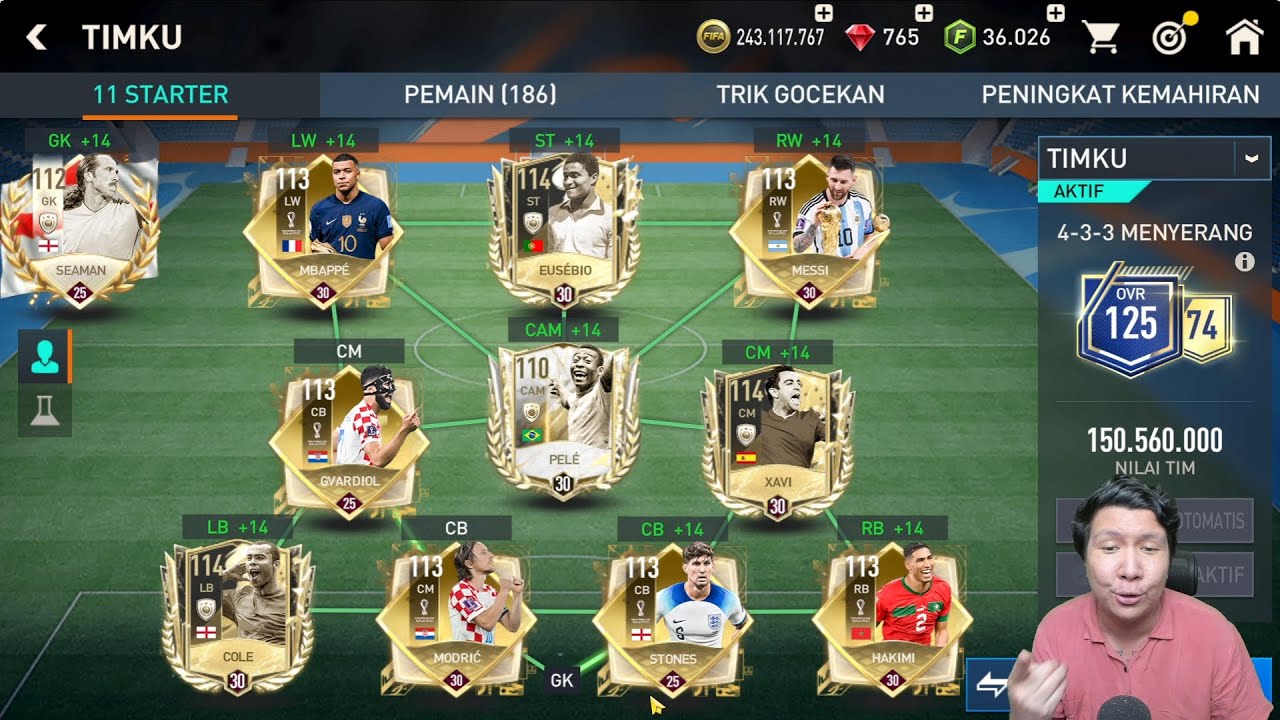1280x720 pixels.
Task: Show the Peningkat Kemahiran tab
Action: point(1120,95)
